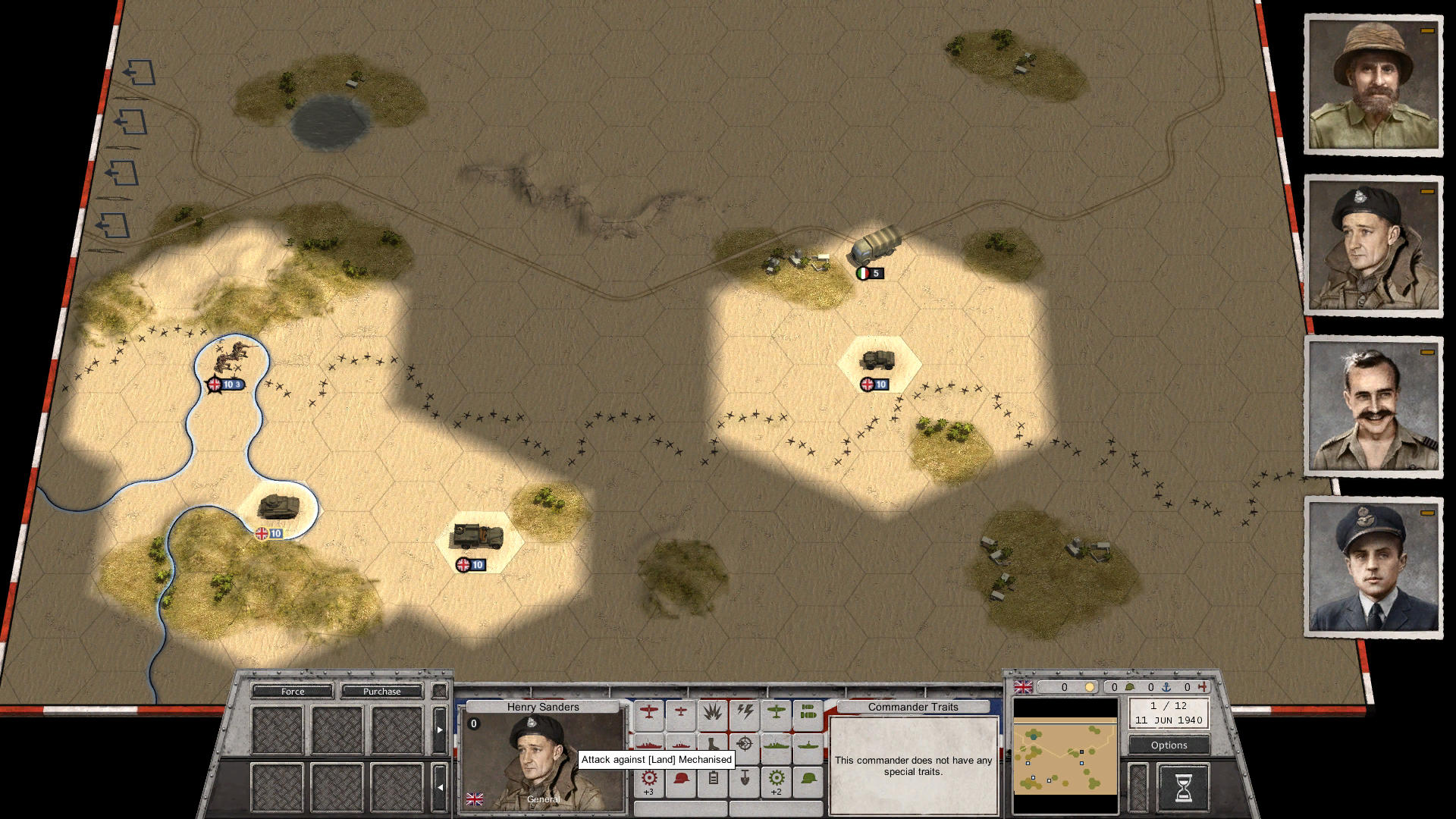Screen dimensions: 1456x819
Task: Select the green bombs ordnance trait icon
Action: pyautogui.click(x=808, y=714)
